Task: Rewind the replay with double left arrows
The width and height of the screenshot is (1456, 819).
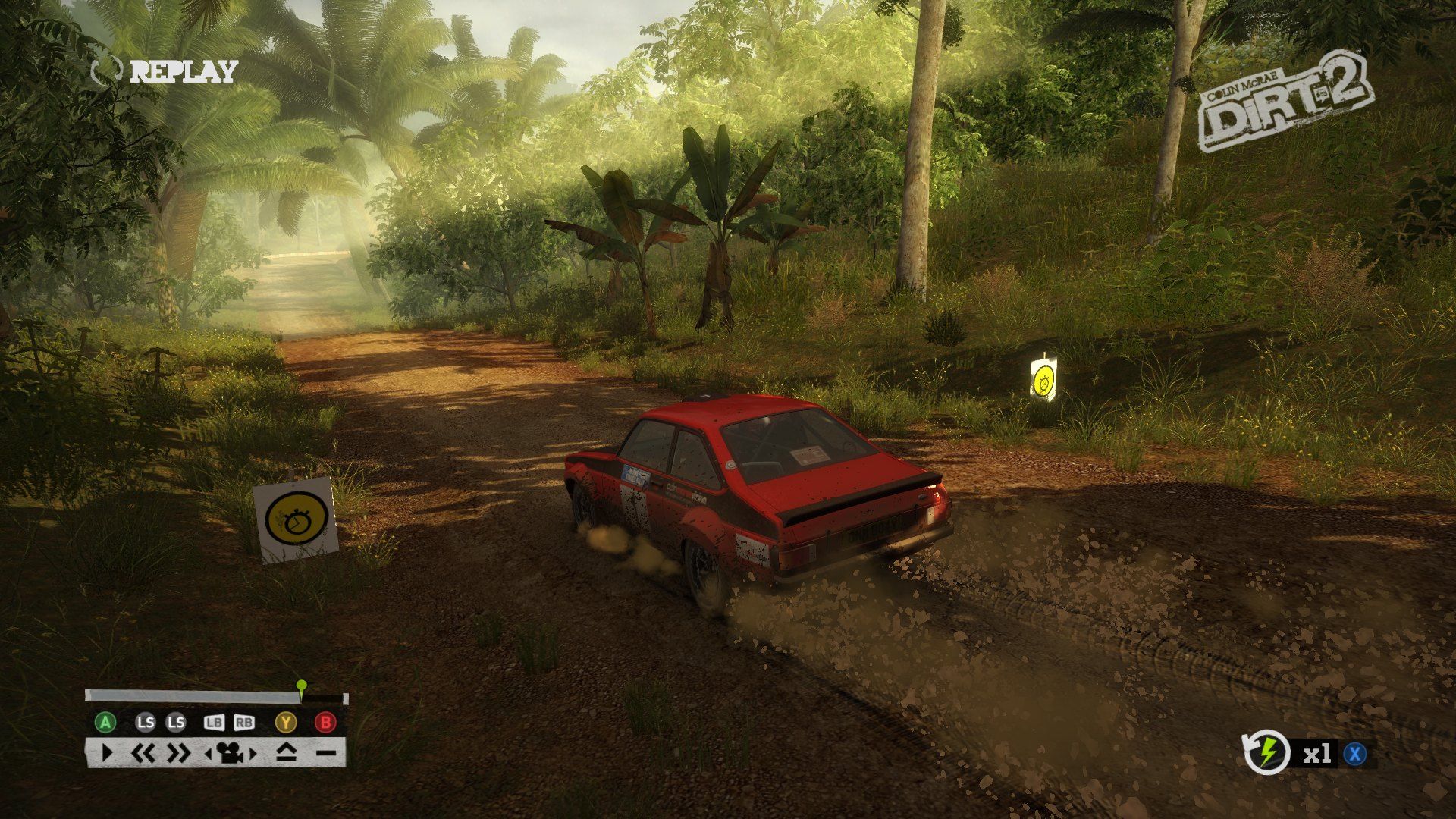Action: (x=143, y=753)
